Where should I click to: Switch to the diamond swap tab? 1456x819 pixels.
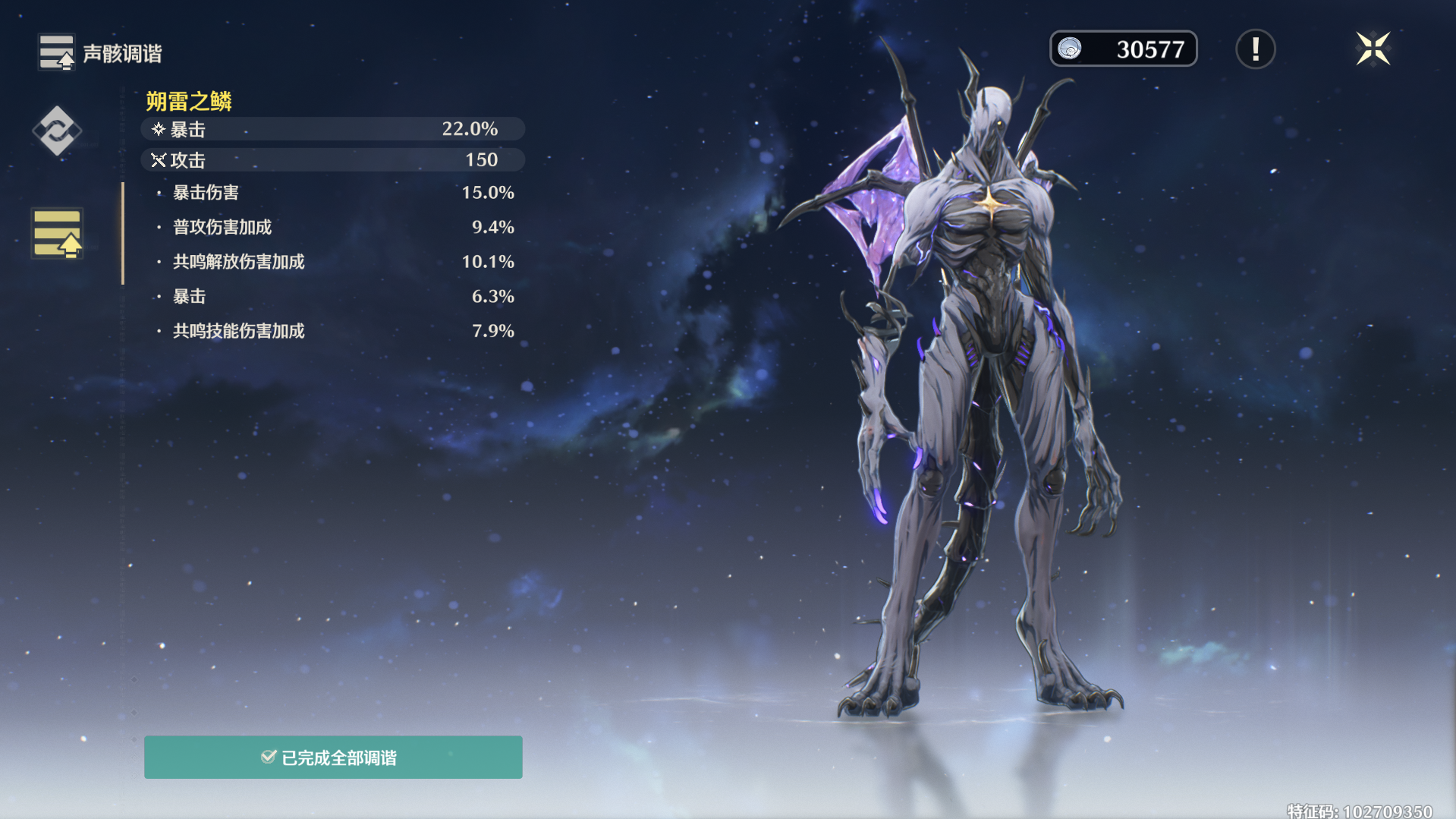[x=57, y=131]
